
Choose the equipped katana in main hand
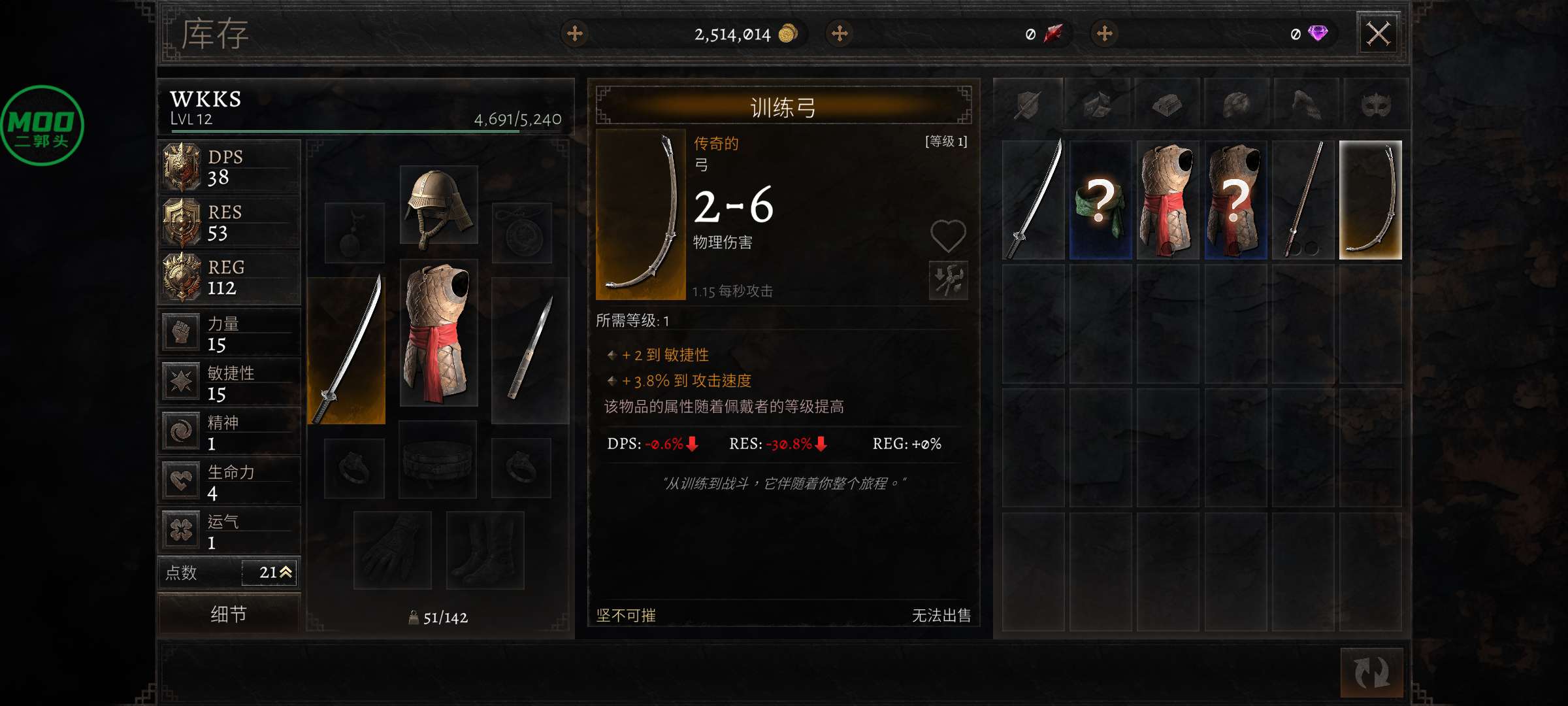(x=346, y=350)
